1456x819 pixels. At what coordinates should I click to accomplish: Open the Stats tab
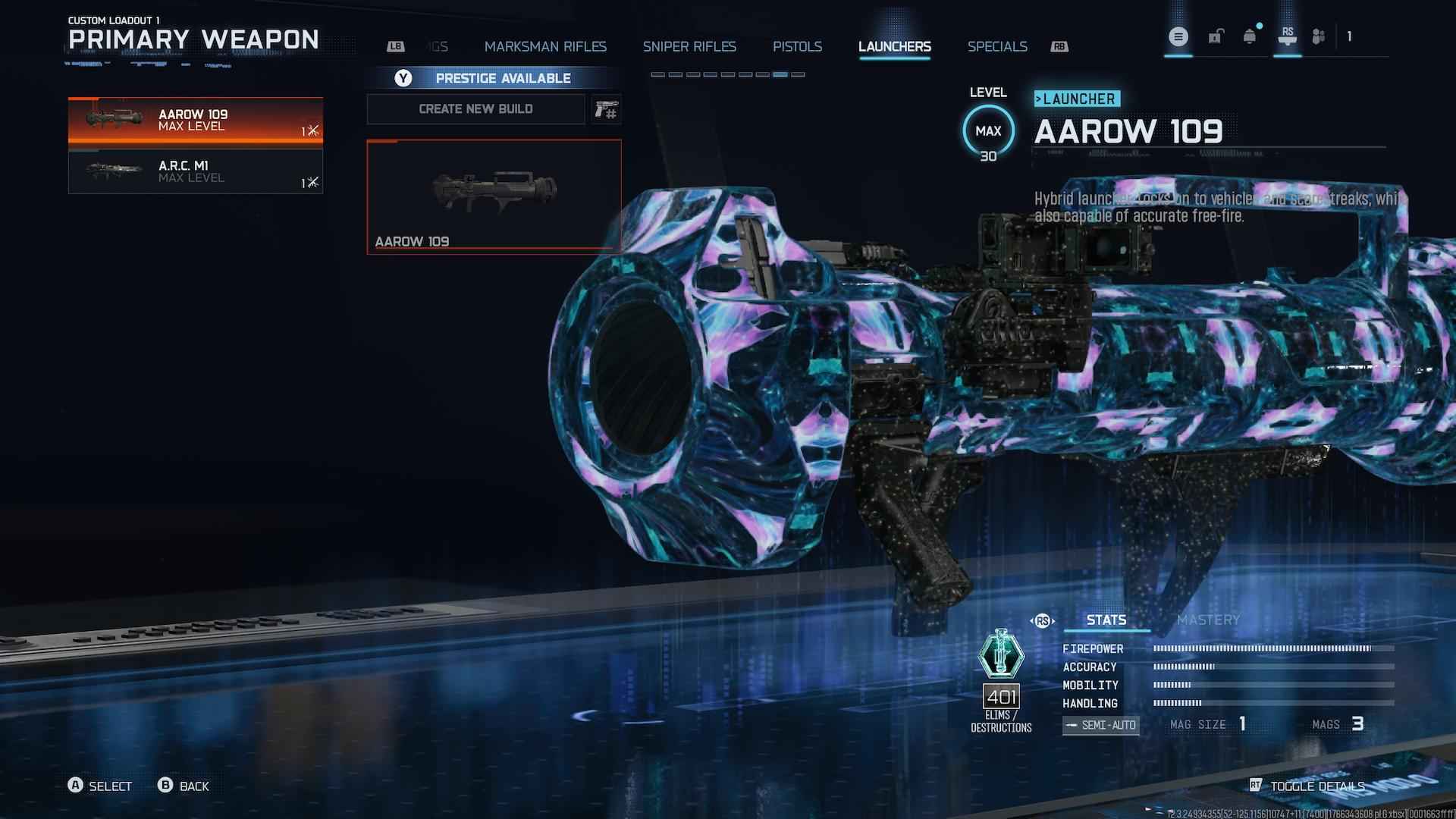pyautogui.click(x=1106, y=620)
